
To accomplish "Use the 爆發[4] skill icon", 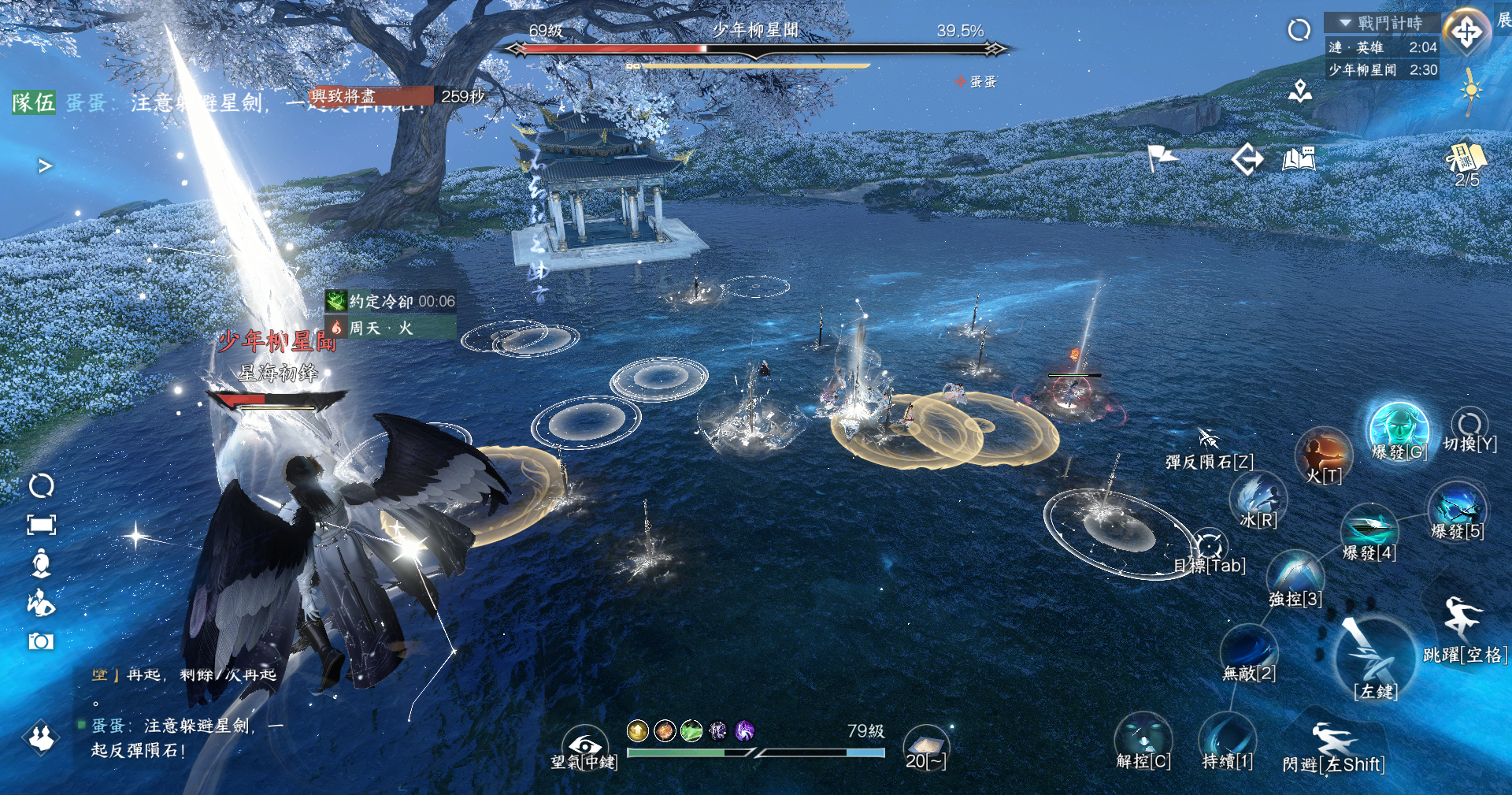I will [x=1369, y=526].
